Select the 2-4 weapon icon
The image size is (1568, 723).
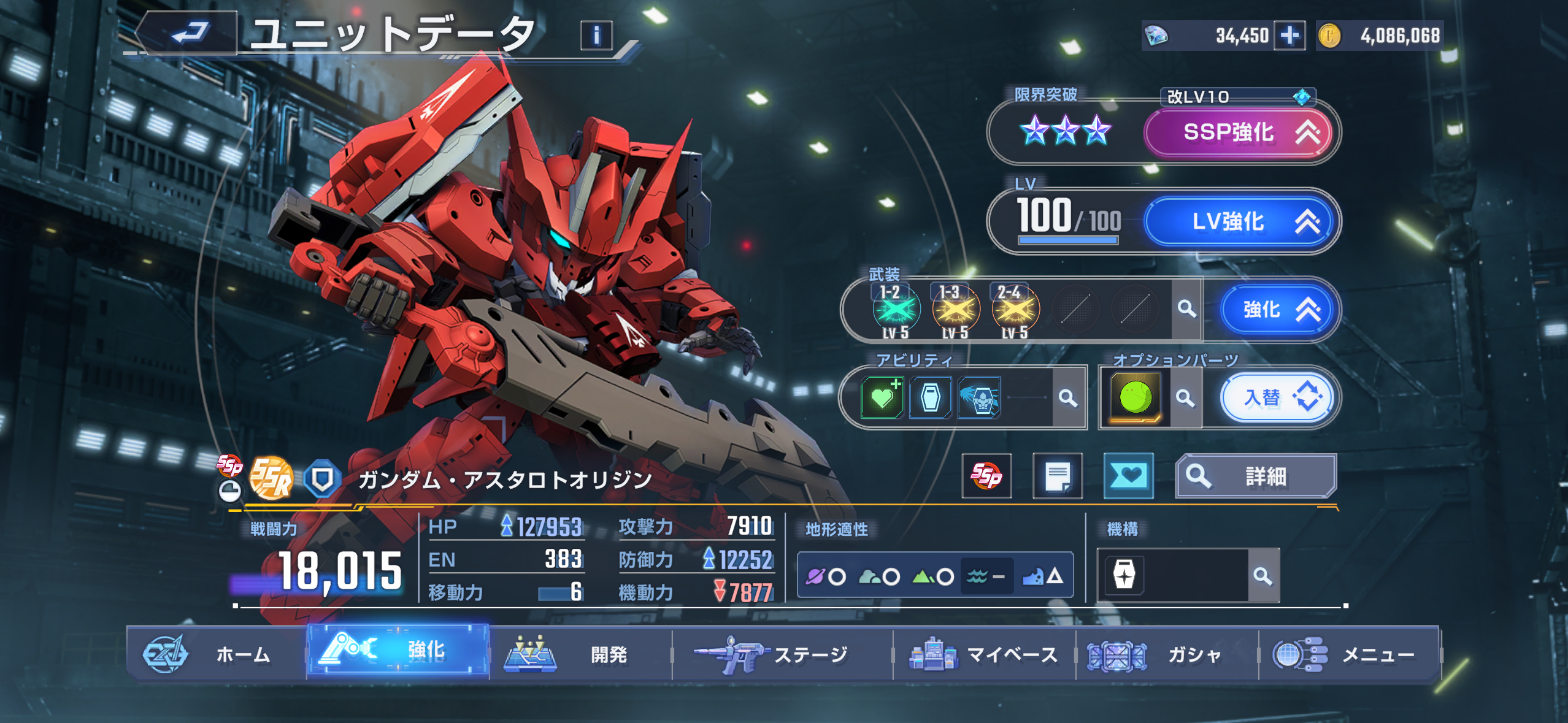coord(1015,310)
